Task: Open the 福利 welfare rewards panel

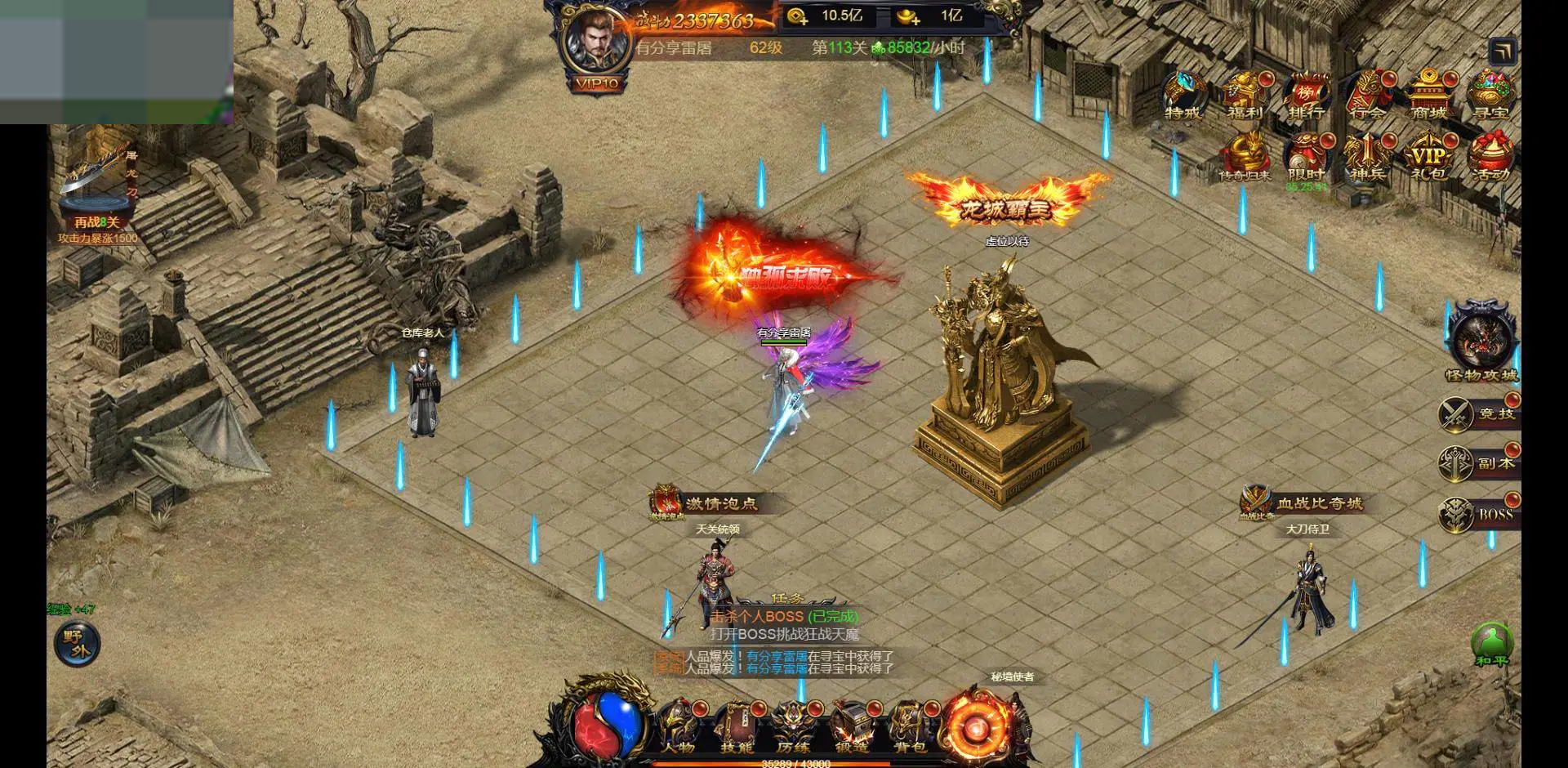Action: point(1245,95)
